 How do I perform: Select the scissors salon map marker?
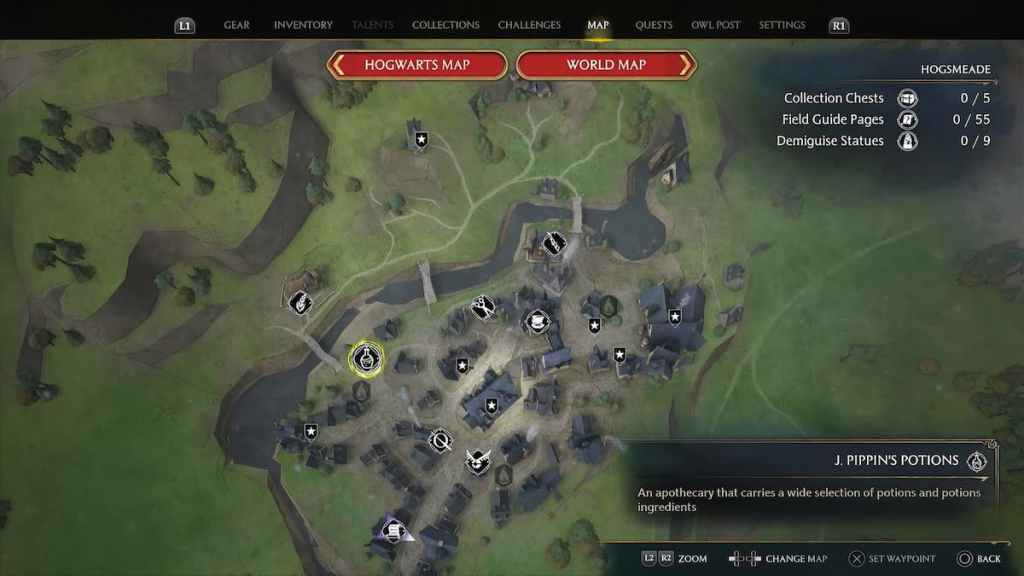point(484,306)
